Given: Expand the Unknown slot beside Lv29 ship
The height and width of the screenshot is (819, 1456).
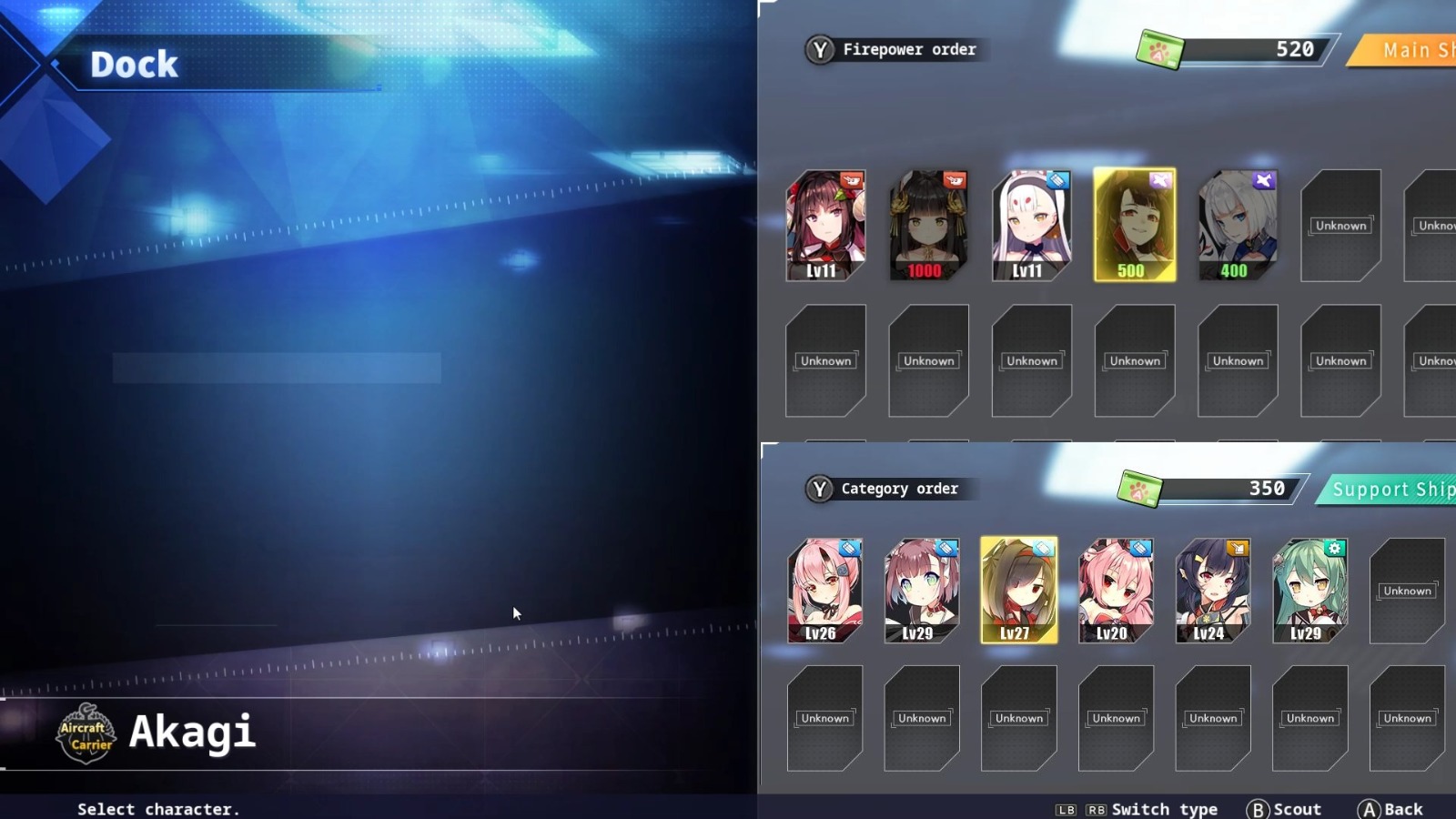Looking at the screenshot, I should coord(1406,591).
